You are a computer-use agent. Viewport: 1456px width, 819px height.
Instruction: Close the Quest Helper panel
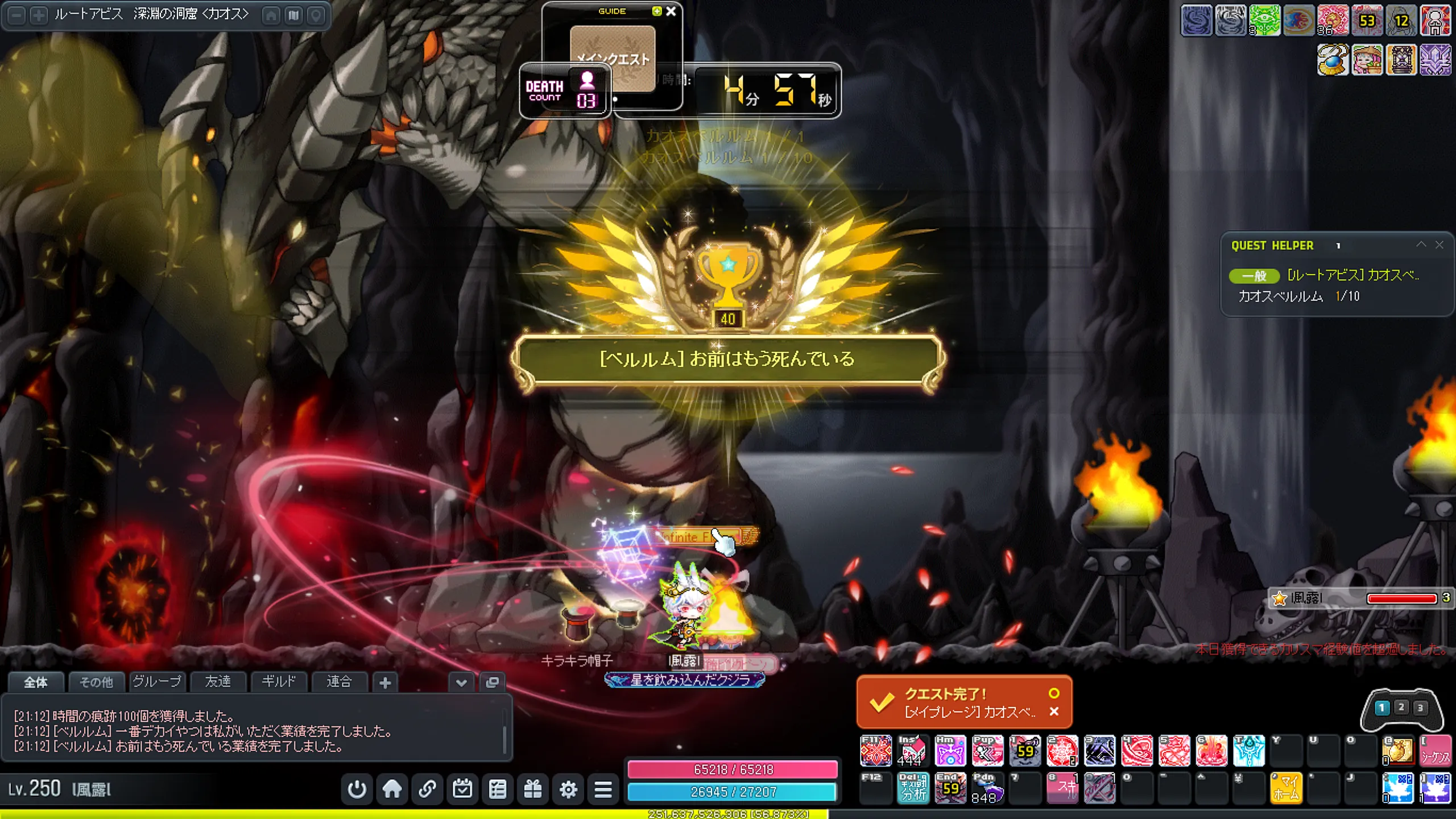[x=1440, y=245]
